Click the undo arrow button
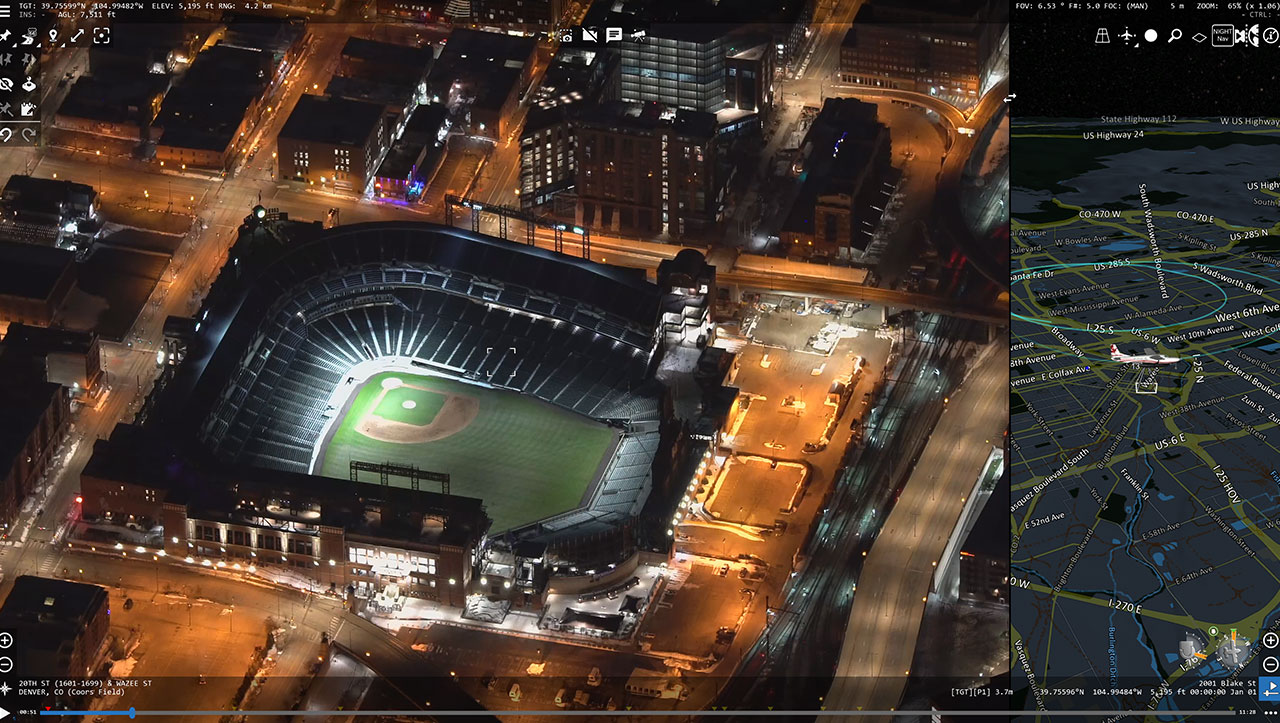 (x=6, y=134)
